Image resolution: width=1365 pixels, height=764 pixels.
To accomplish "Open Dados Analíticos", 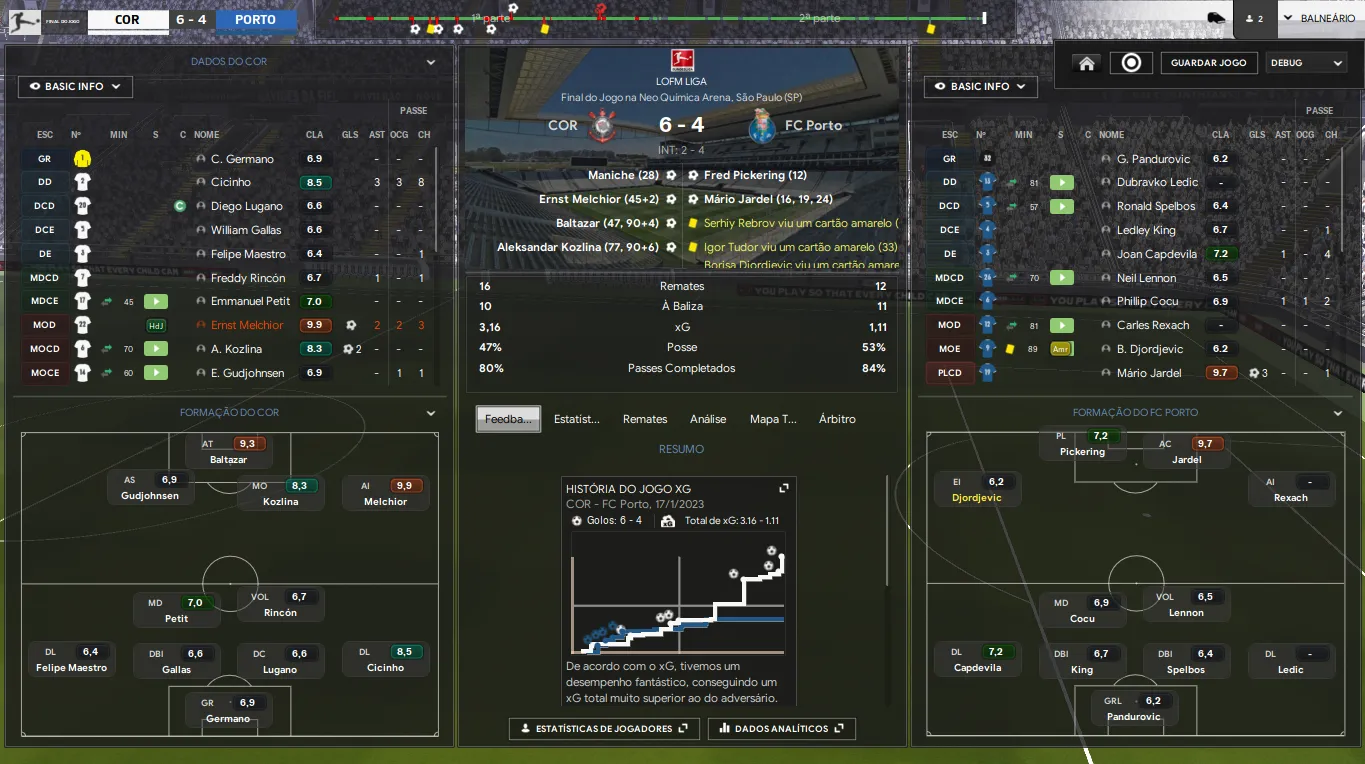I will pyautogui.click(x=781, y=729).
